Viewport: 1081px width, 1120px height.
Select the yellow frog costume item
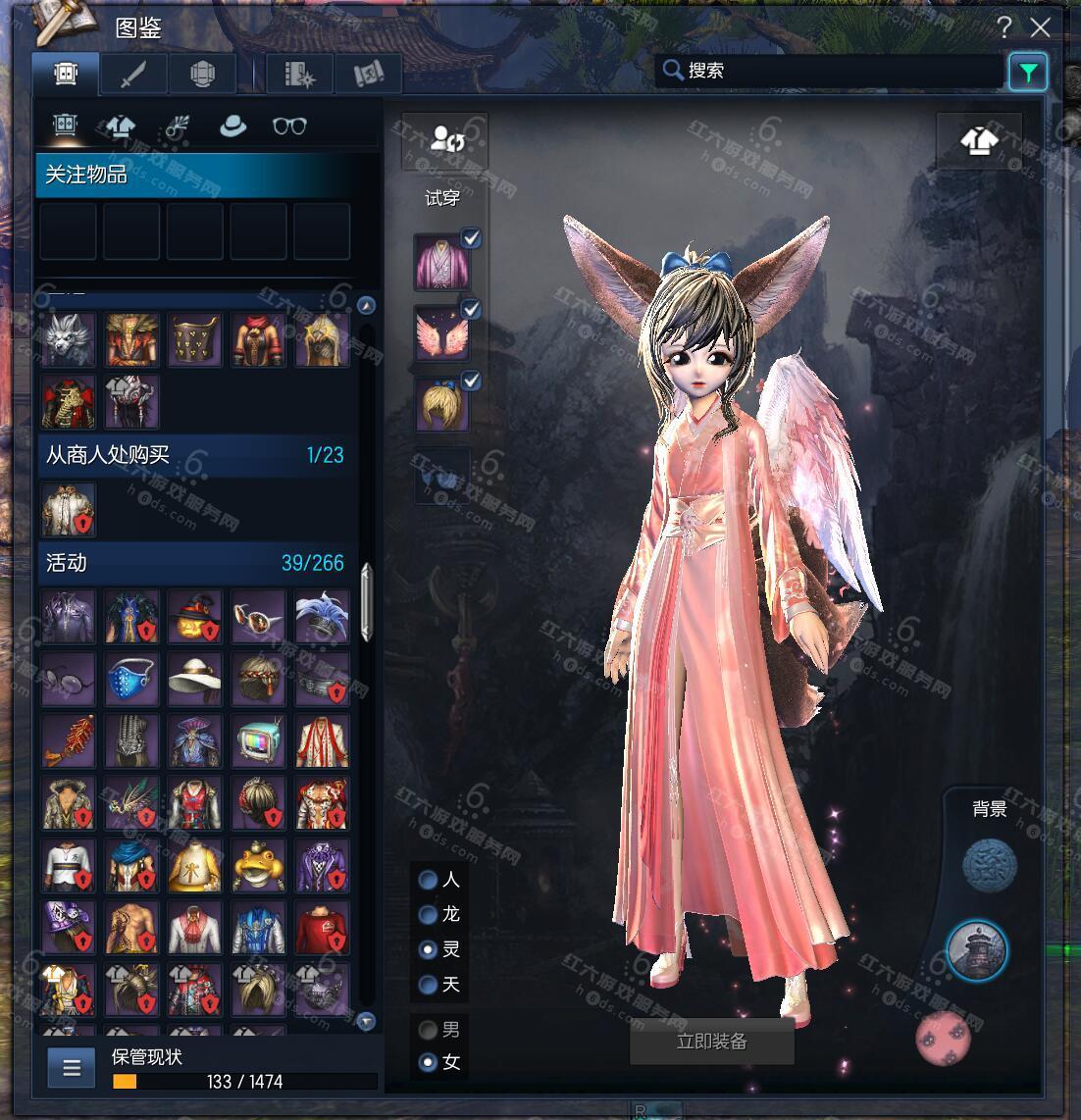[259, 866]
